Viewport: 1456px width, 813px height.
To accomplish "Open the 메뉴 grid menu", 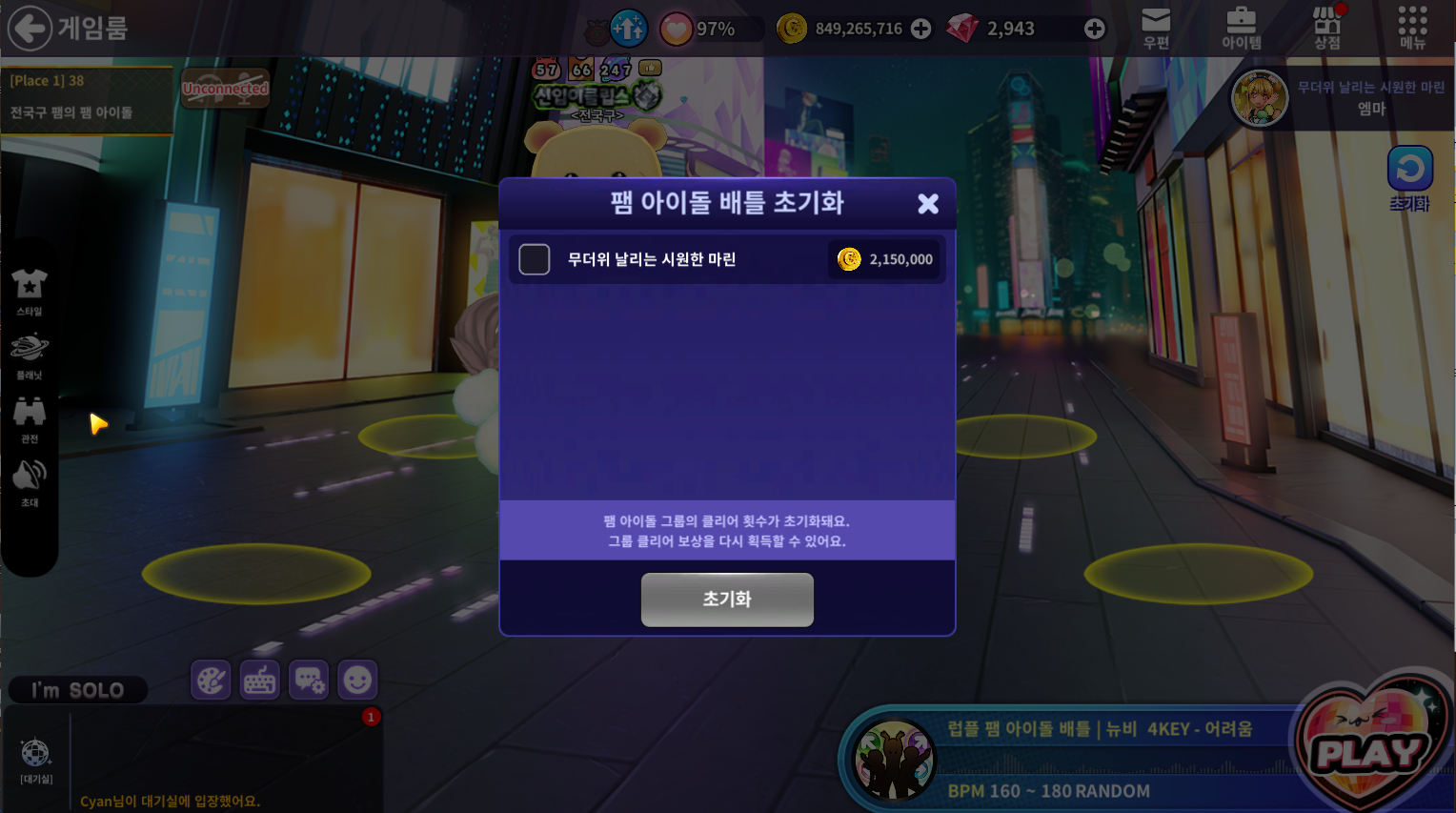I will pyautogui.click(x=1412, y=28).
